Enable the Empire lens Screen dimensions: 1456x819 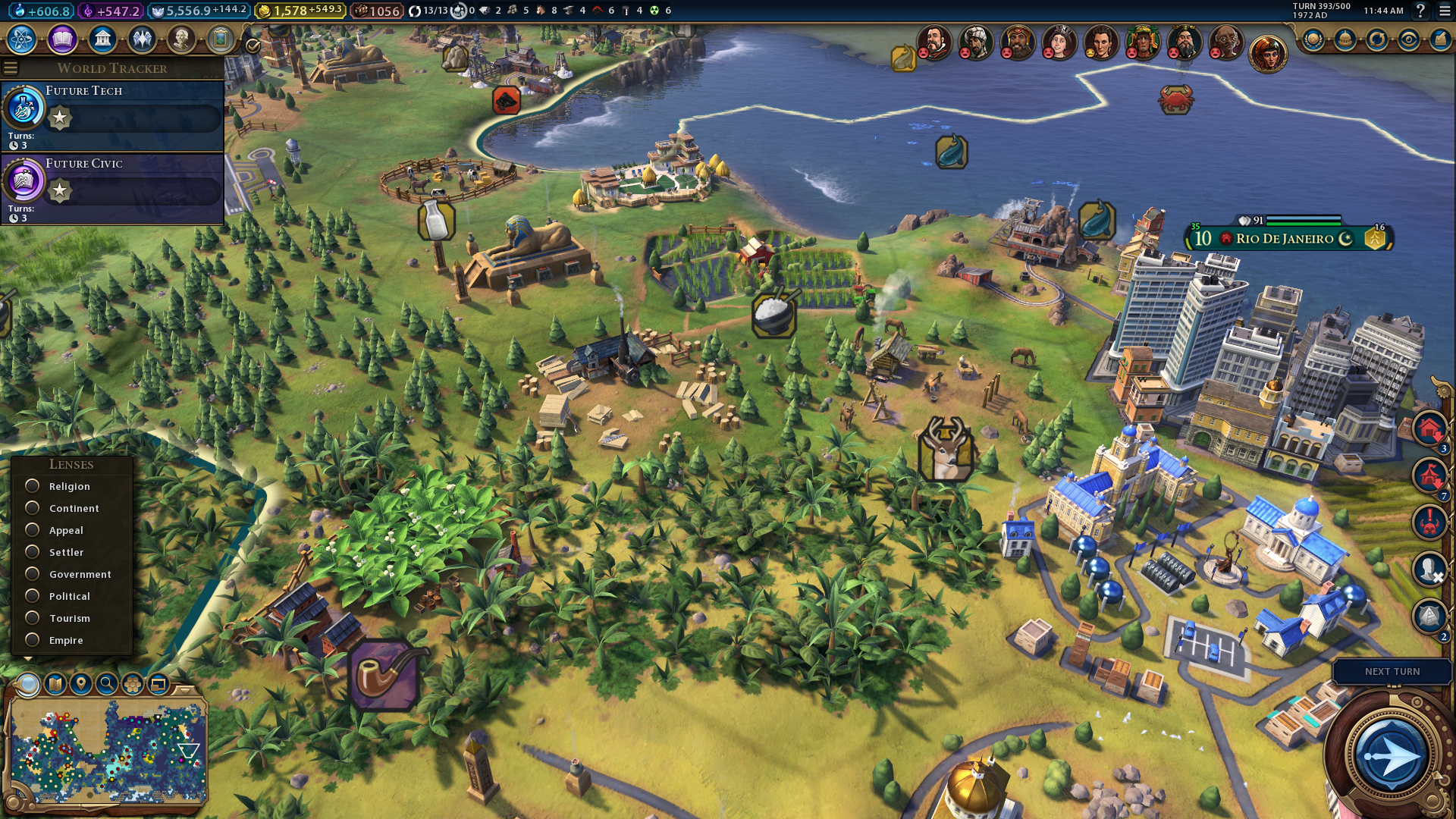pos(33,640)
